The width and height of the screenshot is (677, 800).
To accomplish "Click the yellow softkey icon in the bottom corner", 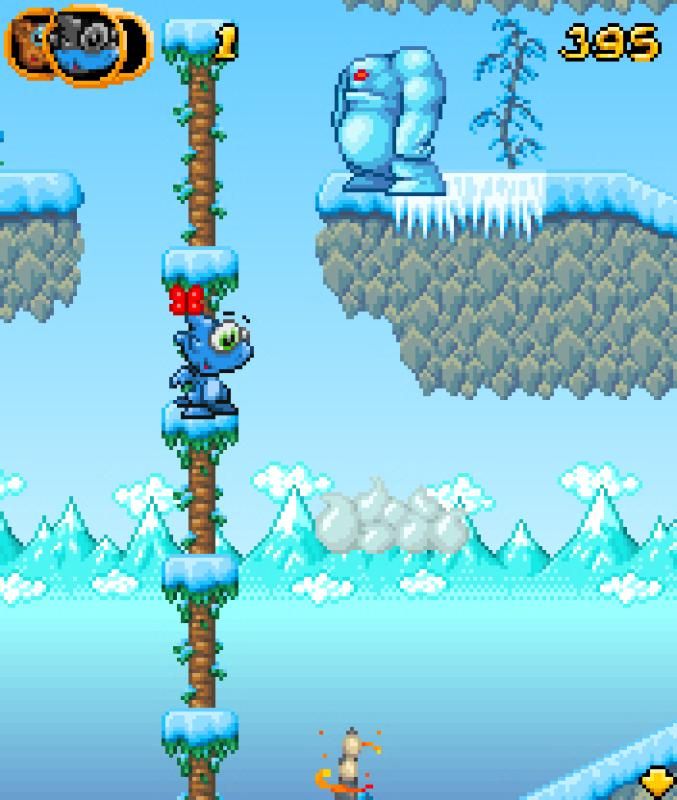I will [x=656, y=781].
